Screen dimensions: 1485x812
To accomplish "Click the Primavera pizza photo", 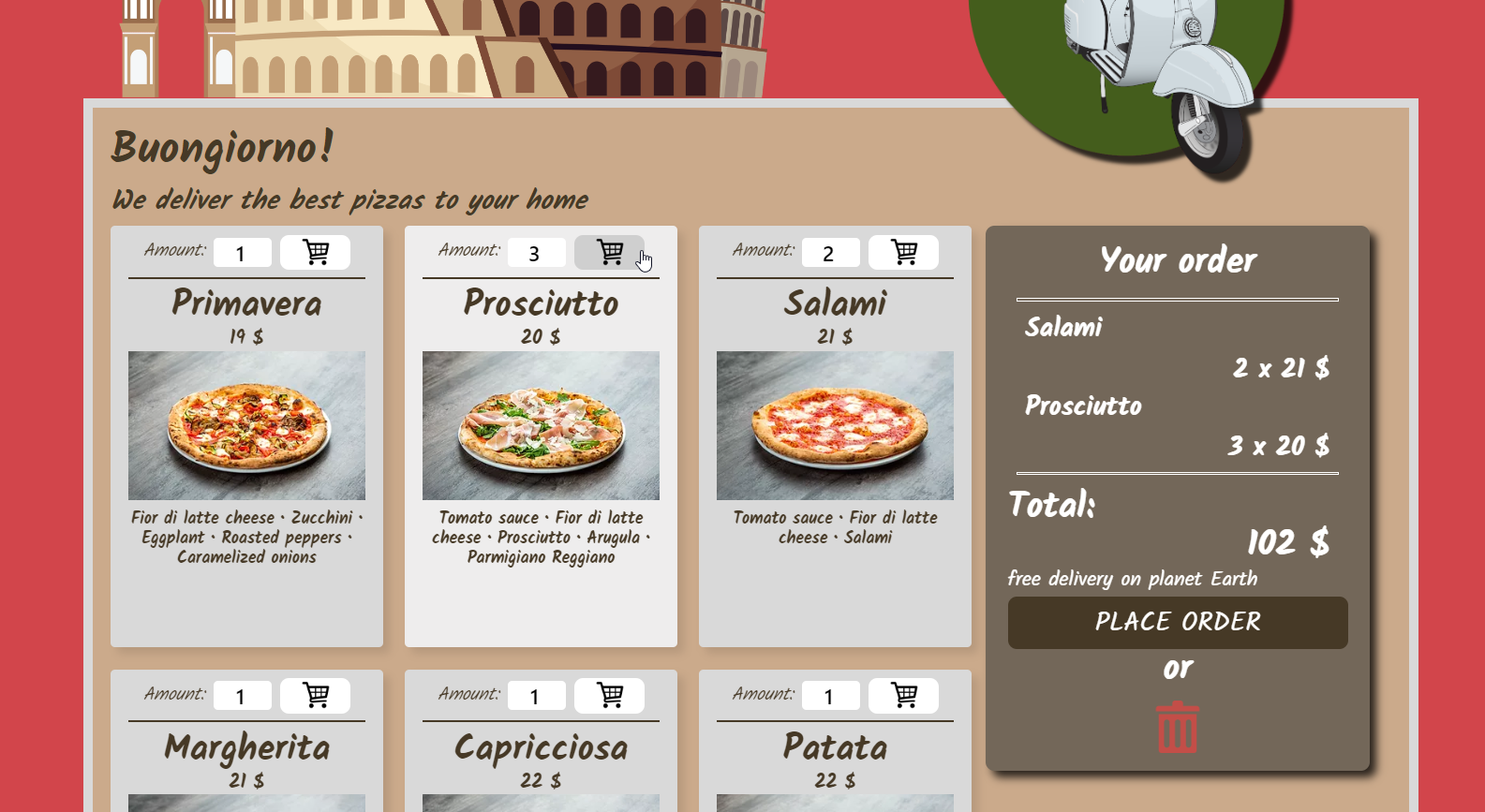I will 246,424.
